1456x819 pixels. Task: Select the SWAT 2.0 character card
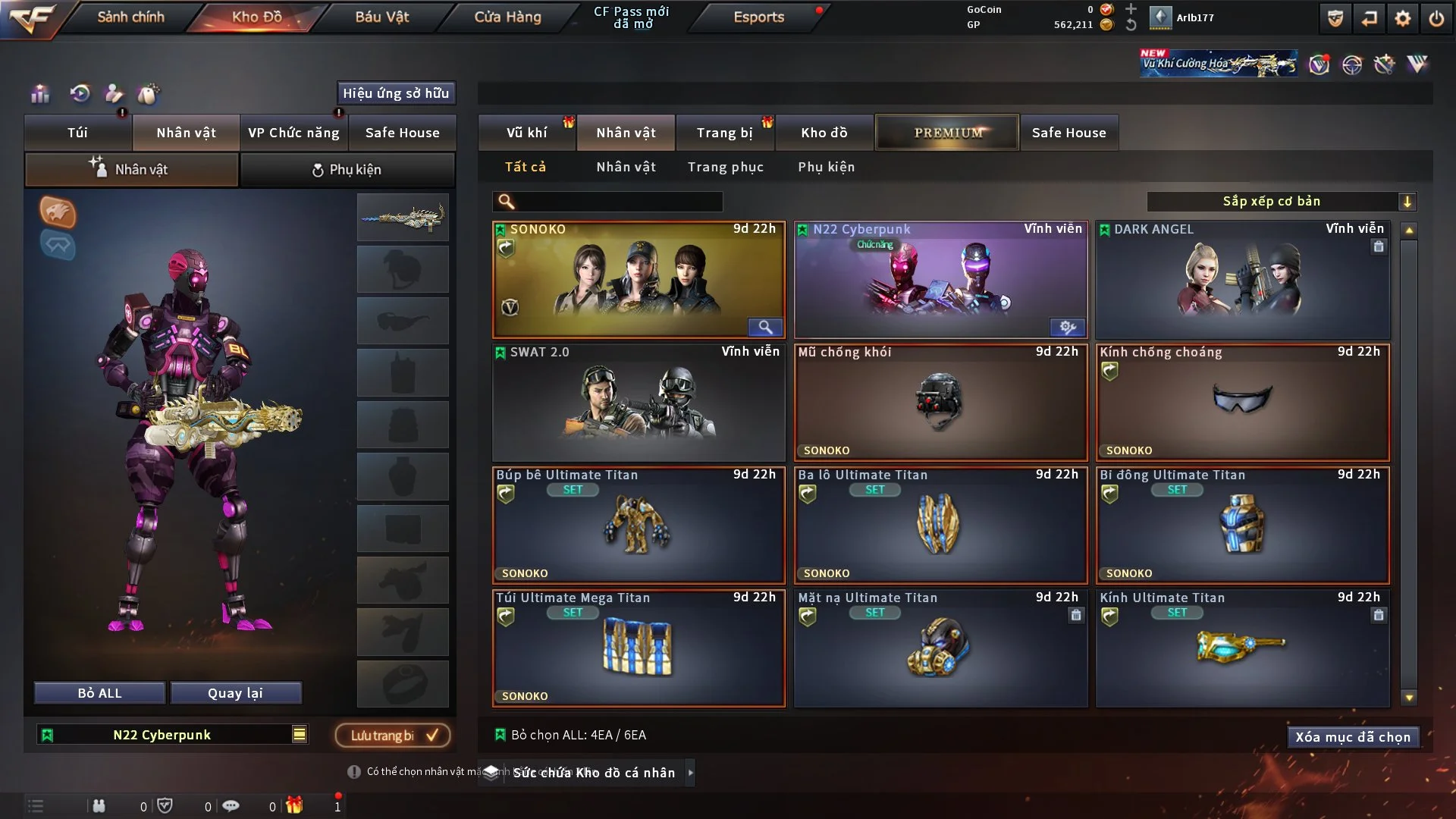[638, 403]
